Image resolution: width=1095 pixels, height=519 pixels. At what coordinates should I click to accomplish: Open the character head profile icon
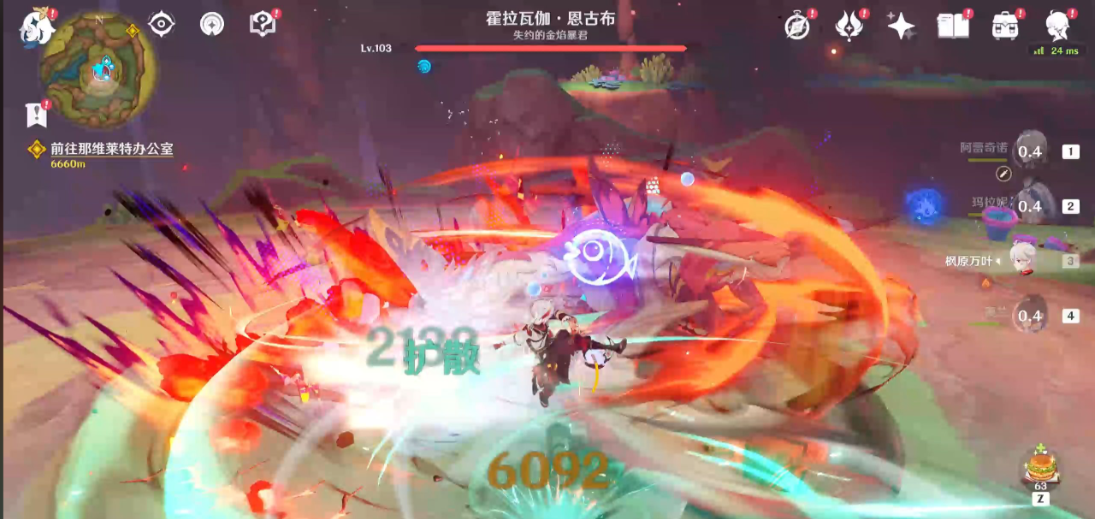tap(1056, 24)
